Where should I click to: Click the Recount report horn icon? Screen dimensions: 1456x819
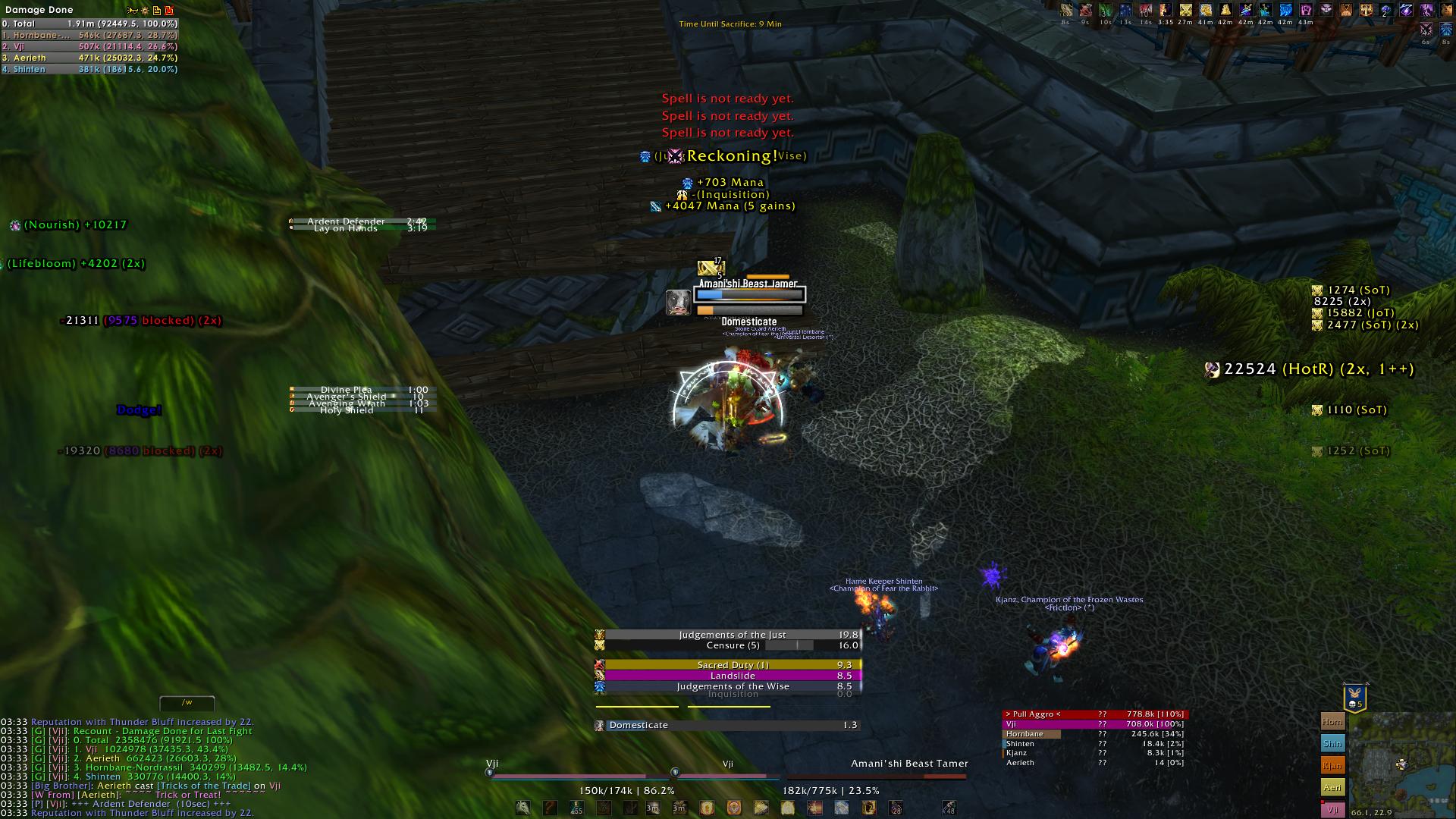(x=133, y=11)
